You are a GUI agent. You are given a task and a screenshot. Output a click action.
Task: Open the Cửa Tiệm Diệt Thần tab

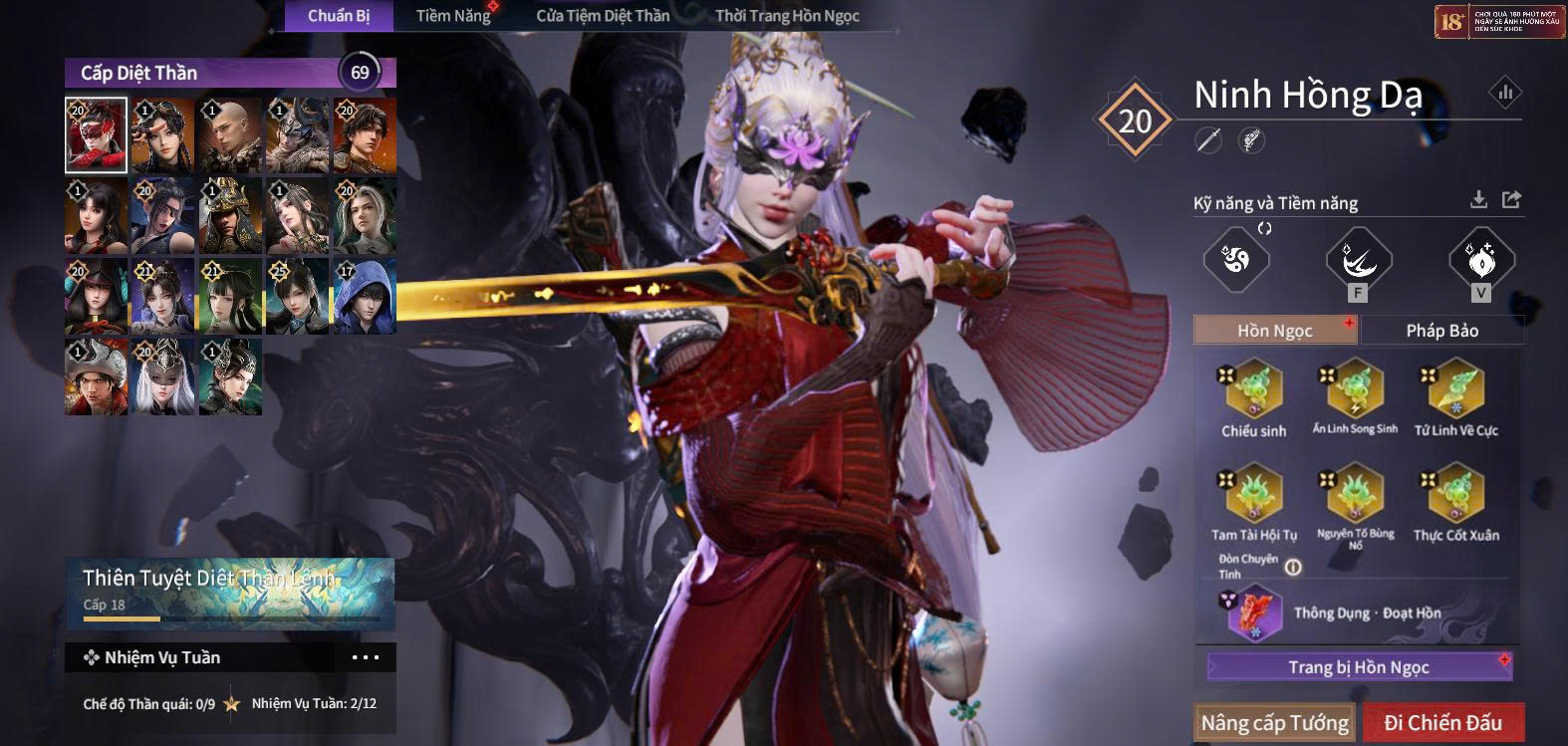pyautogui.click(x=603, y=16)
